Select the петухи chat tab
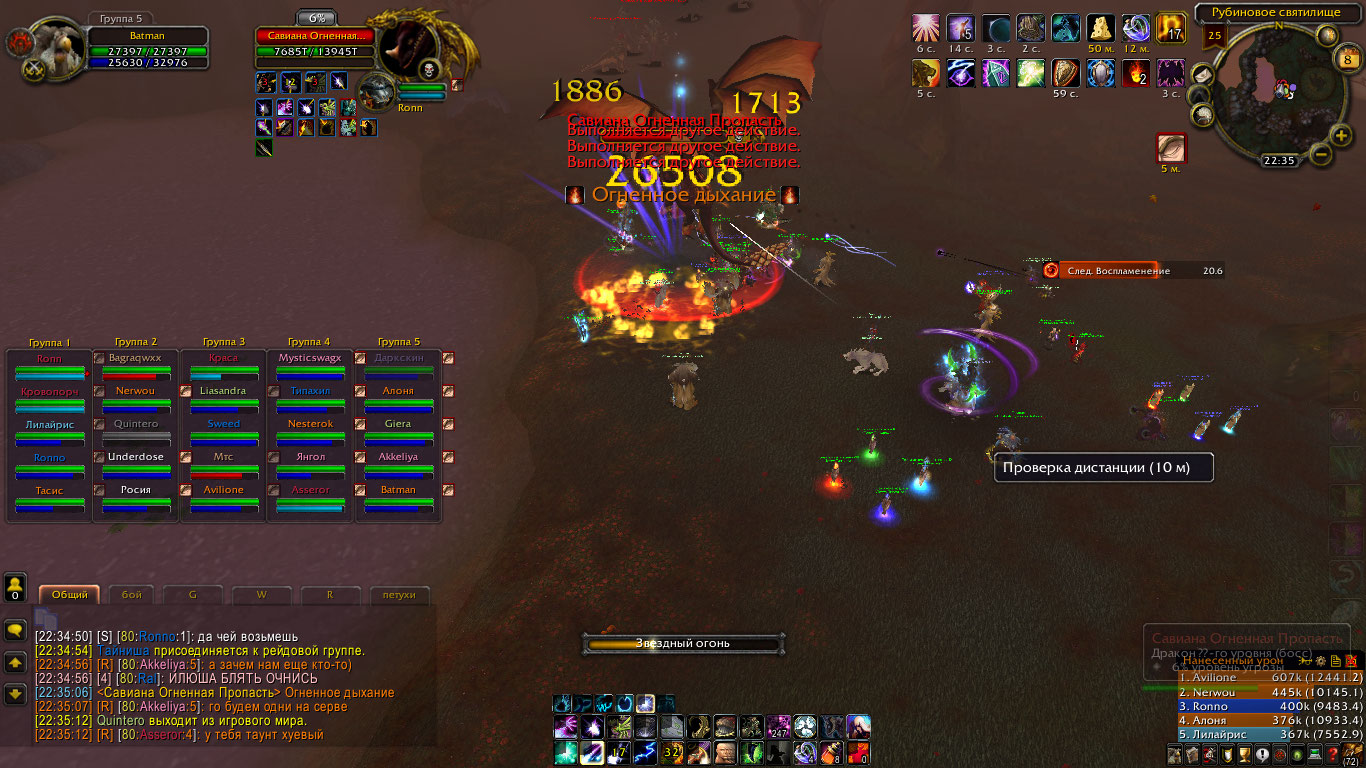 pyautogui.click(x=398, y=594)
